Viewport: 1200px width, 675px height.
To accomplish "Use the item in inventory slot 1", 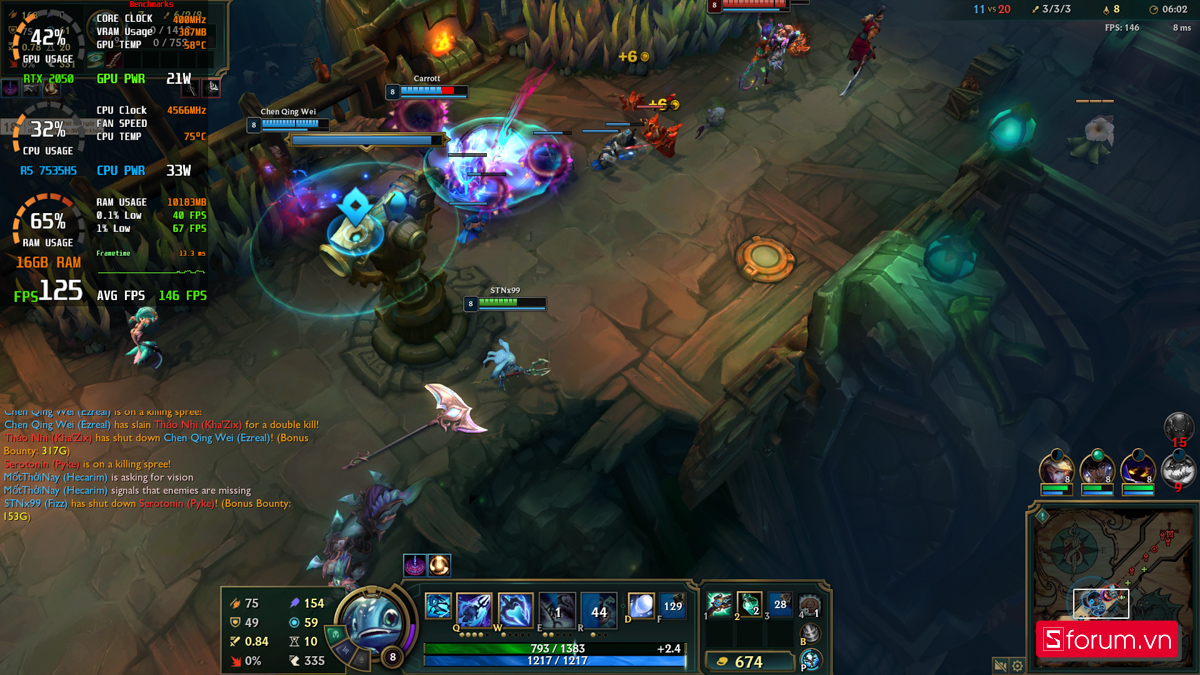I will (x=718, y=604).
